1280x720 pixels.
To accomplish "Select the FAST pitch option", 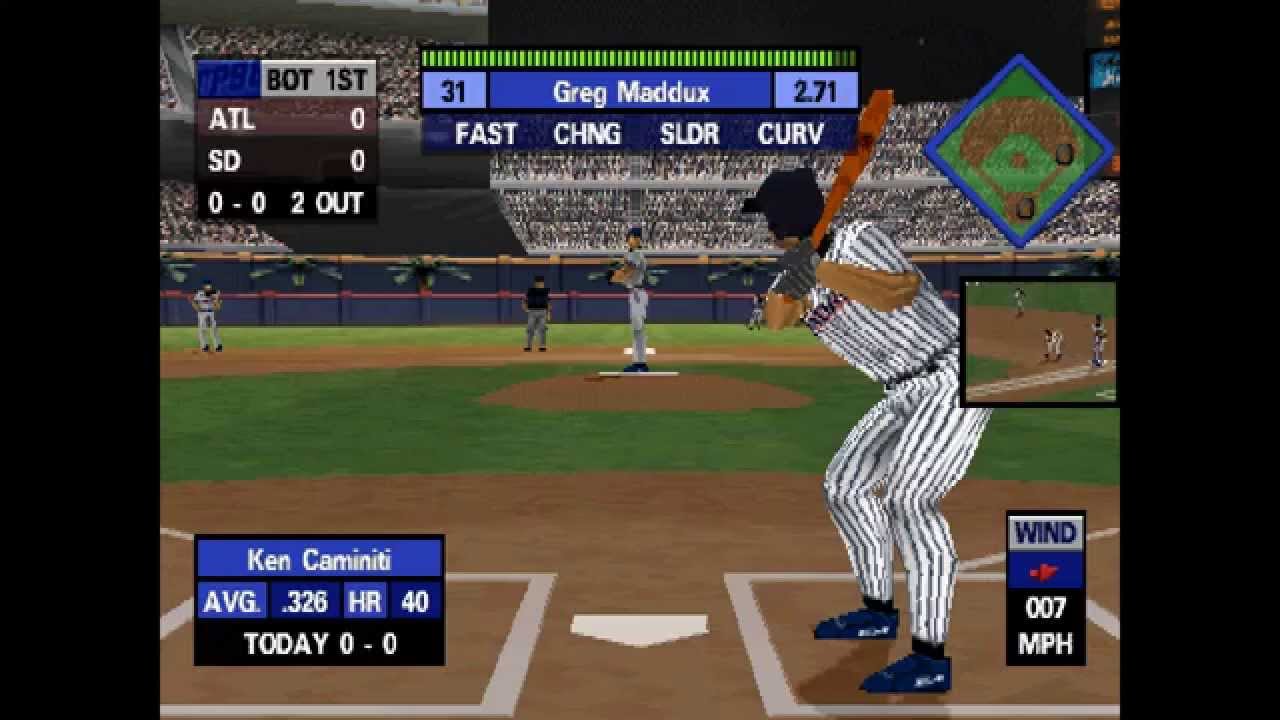I will (x=486, y=134).
